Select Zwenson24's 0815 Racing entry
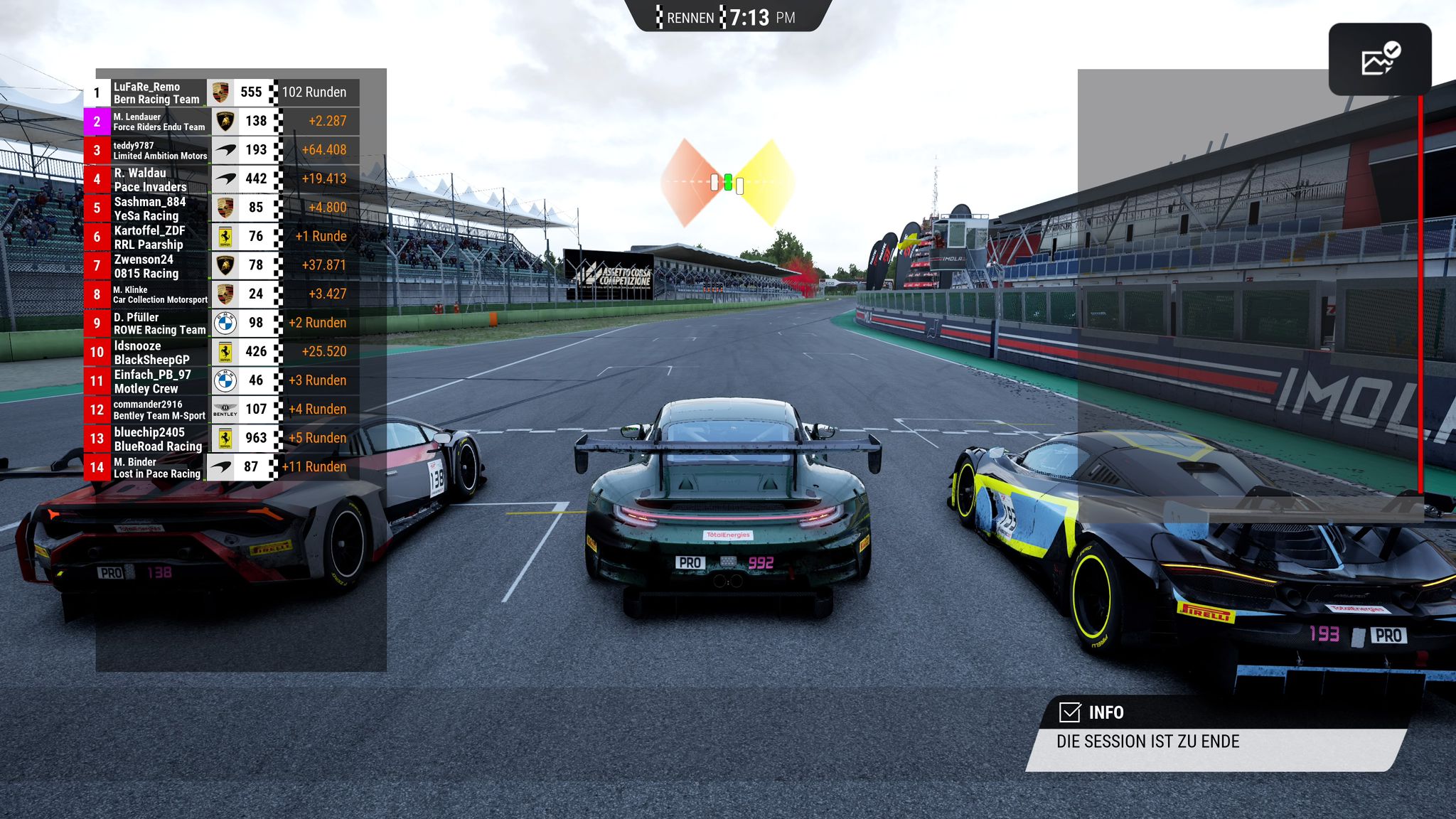 coord(159,266)
